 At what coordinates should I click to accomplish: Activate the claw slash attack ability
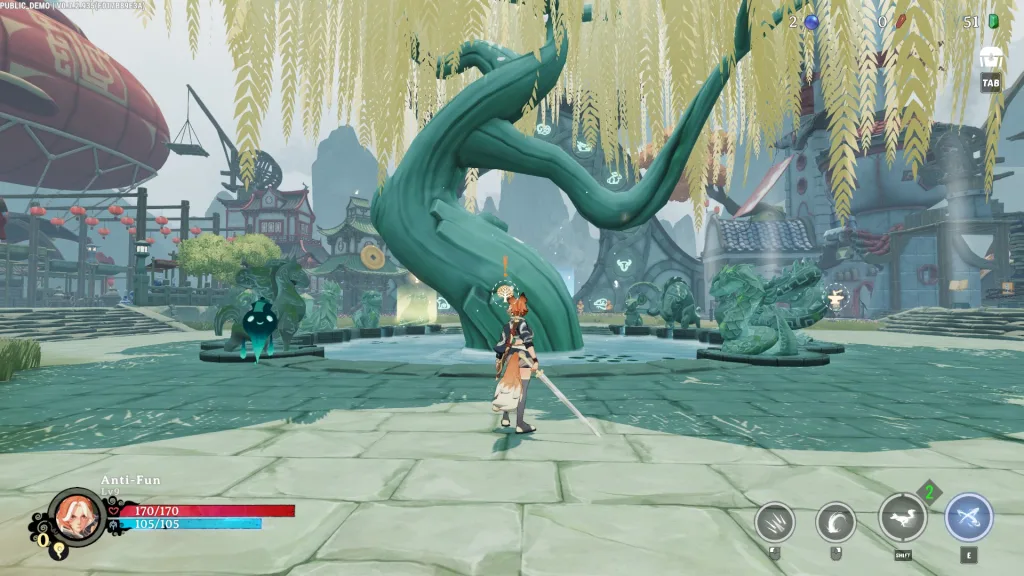point(774,521)
